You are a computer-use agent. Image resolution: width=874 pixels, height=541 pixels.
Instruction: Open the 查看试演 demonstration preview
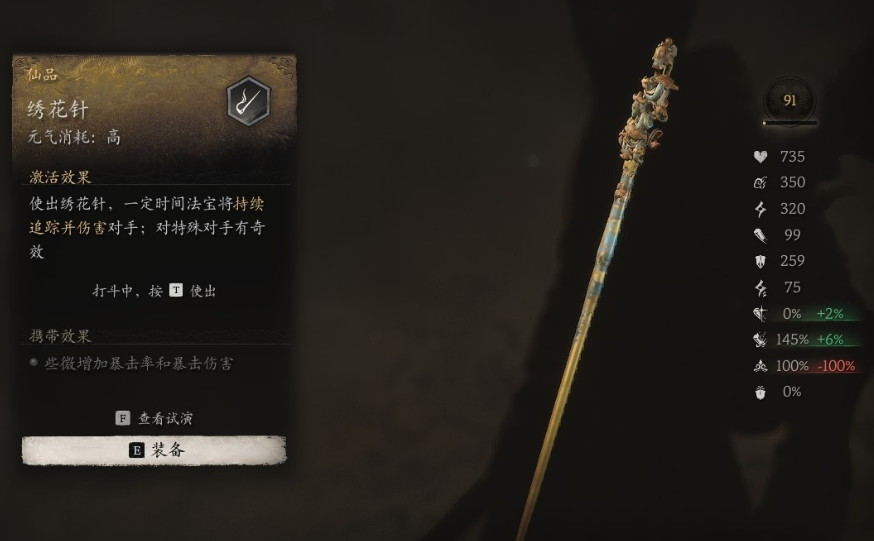coord(155,418)
